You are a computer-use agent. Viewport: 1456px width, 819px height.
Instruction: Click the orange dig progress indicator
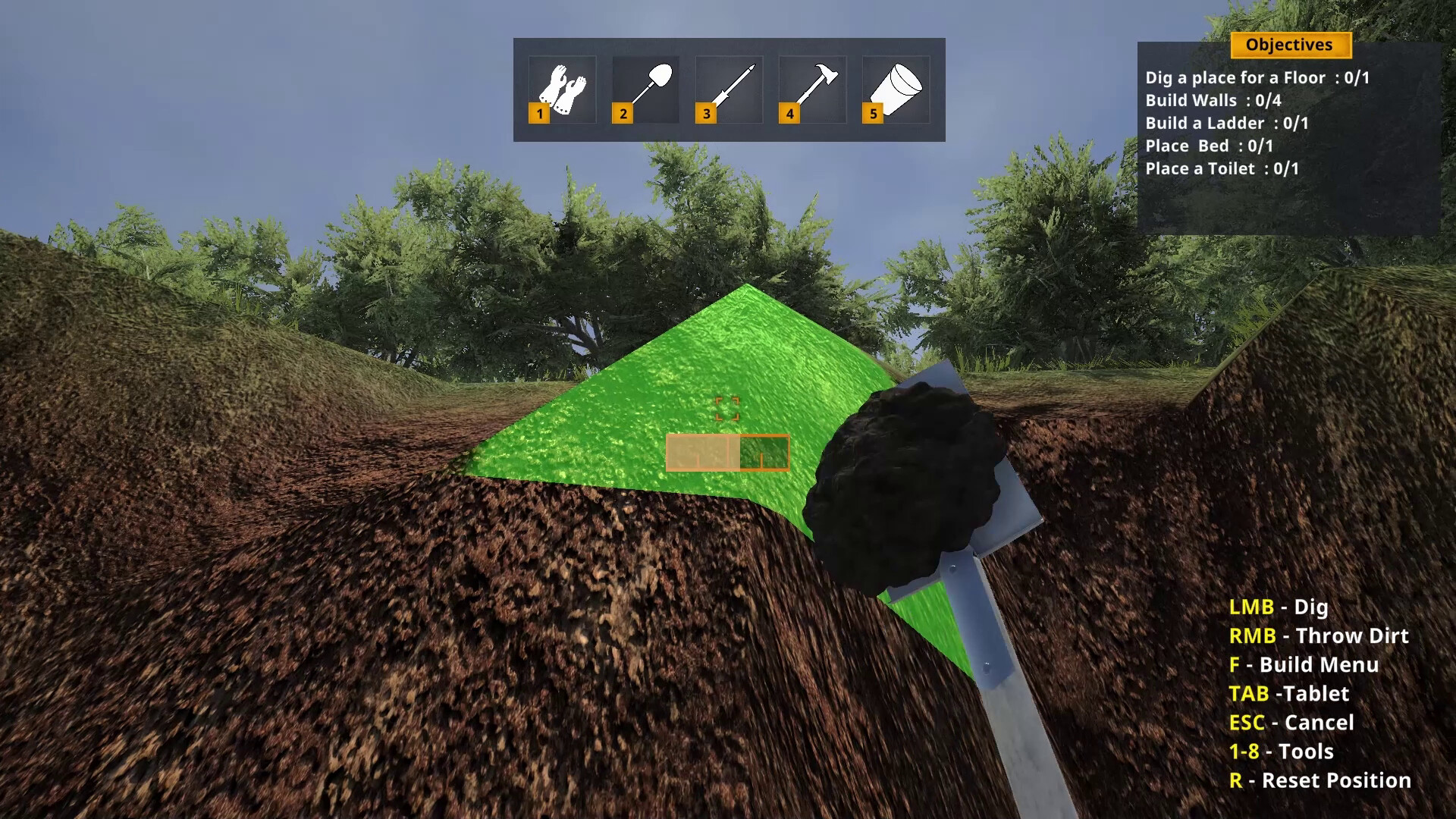727,453
